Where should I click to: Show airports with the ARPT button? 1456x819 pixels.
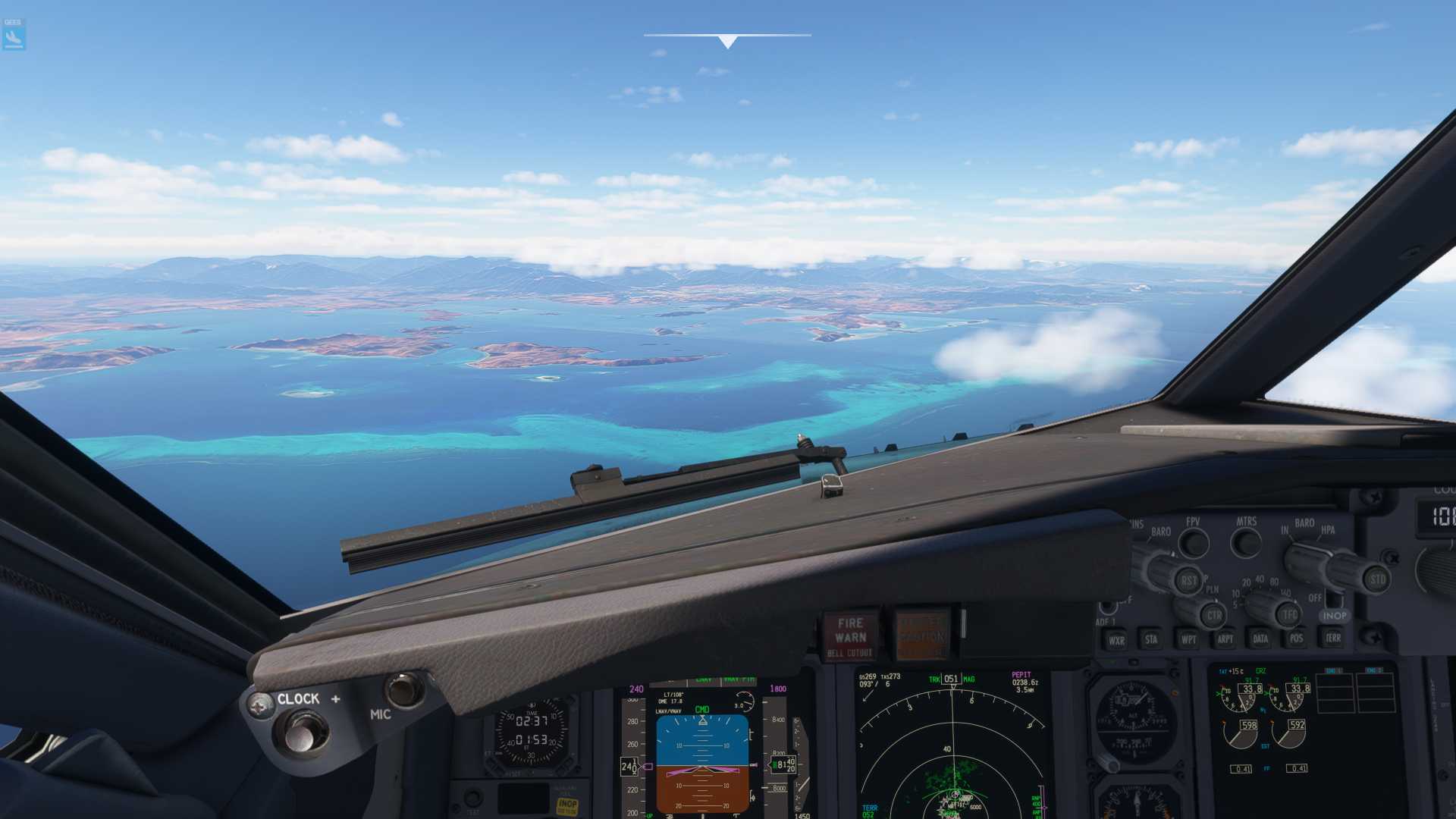[x=1225, y=639]
